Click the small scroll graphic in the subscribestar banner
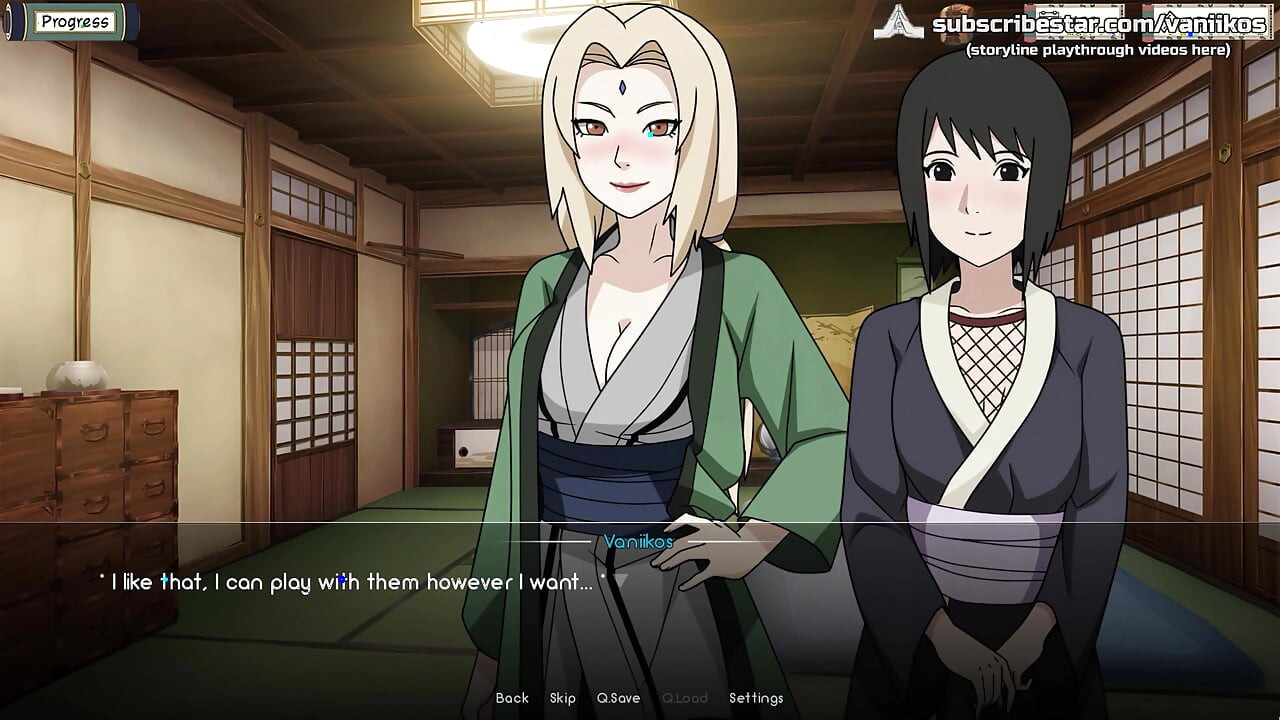The height and width of the screenshot is (720, 1280). [1073, 20]
